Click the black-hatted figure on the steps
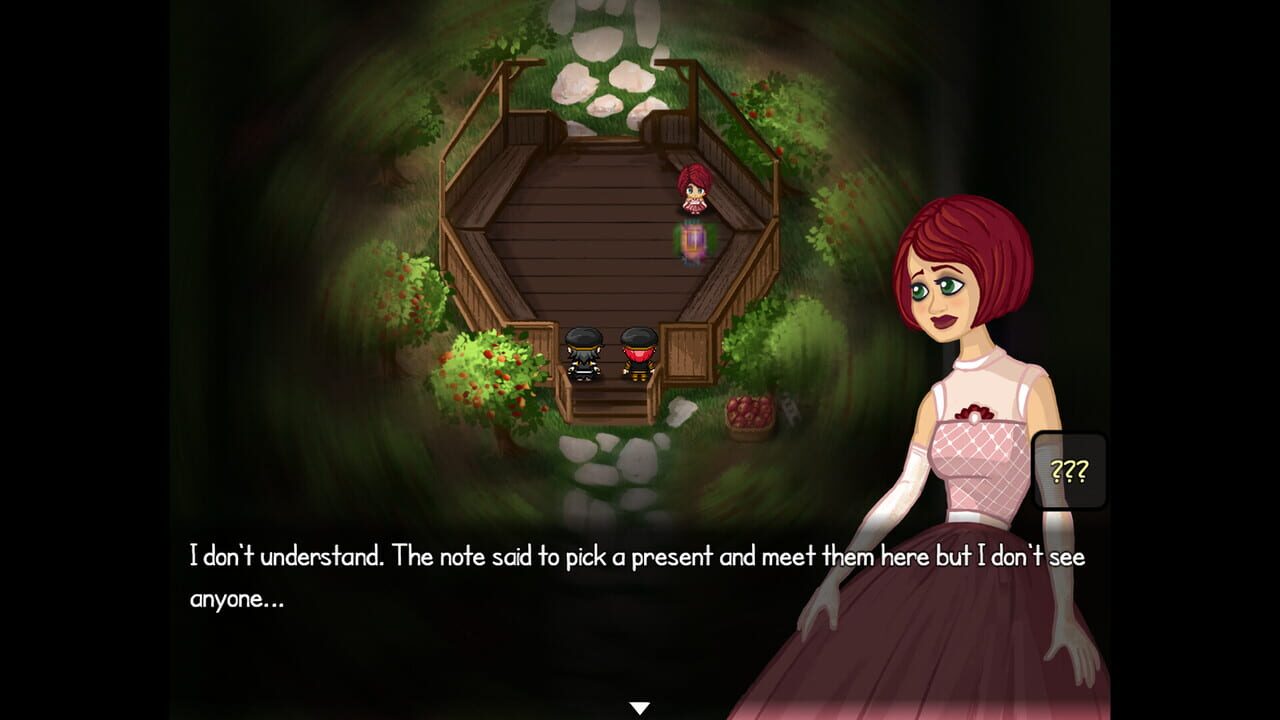The height and width of the screenshot is (720, 1280). pyautogui.click(x=583, y=355)
